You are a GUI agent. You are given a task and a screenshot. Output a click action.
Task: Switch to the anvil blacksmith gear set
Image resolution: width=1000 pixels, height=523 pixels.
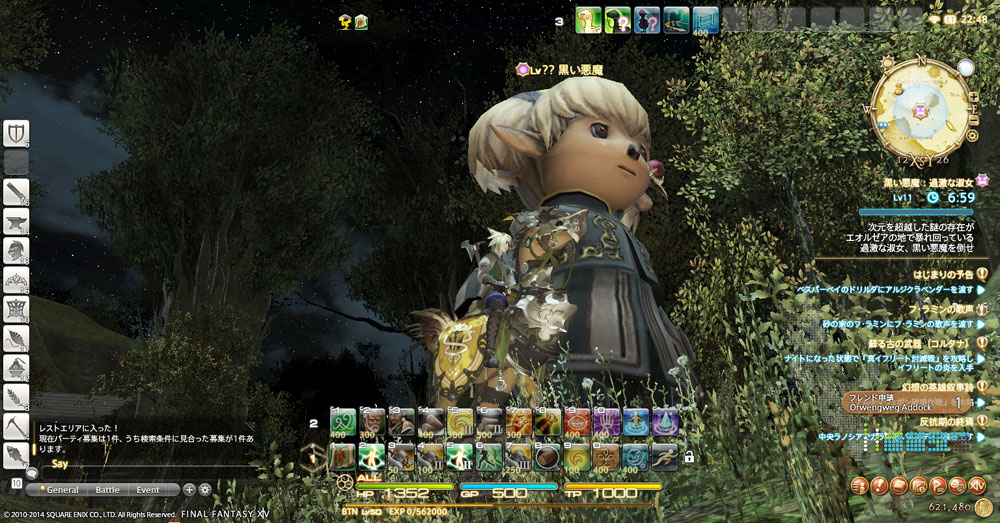coord(16,221)
